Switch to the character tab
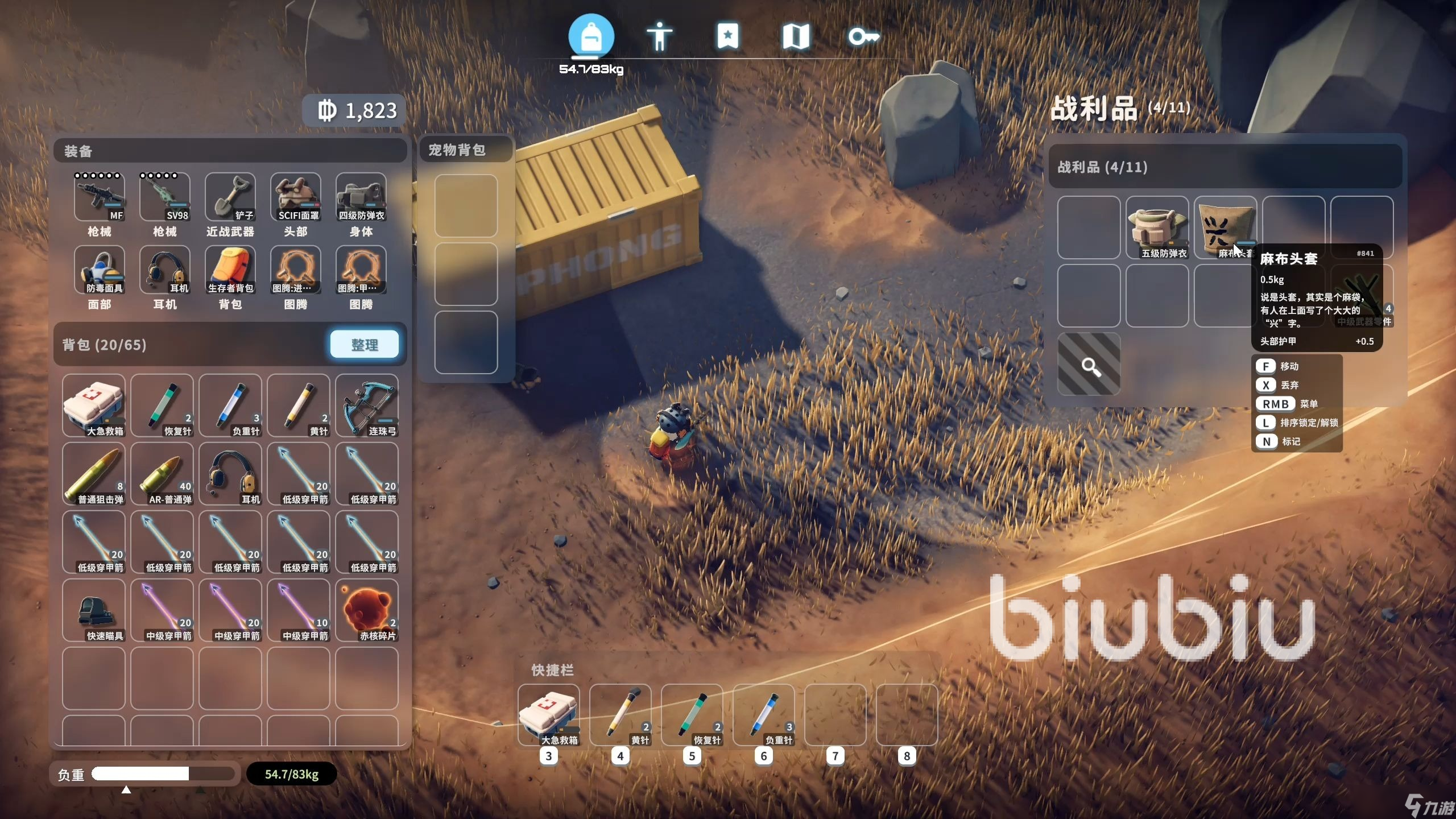 (x=659, y=36)
